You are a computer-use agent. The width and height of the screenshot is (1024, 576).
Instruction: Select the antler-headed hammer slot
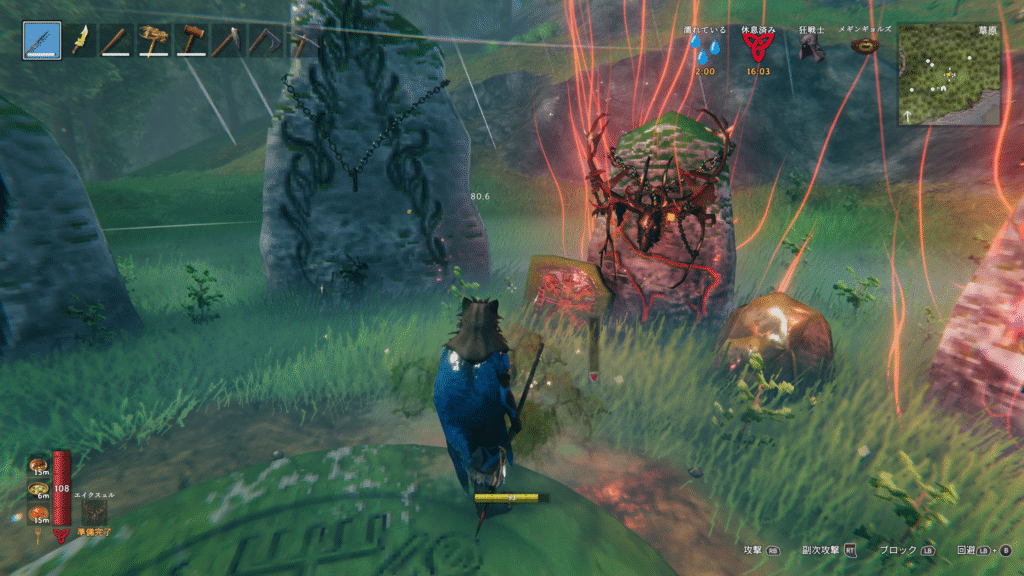tap(154, 41)
